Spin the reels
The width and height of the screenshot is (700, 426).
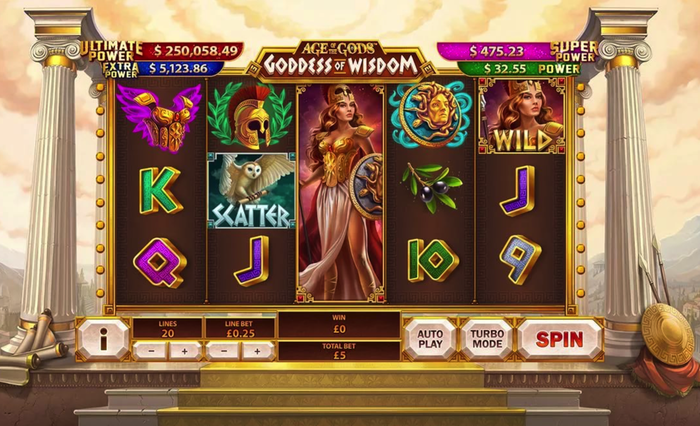559,339
